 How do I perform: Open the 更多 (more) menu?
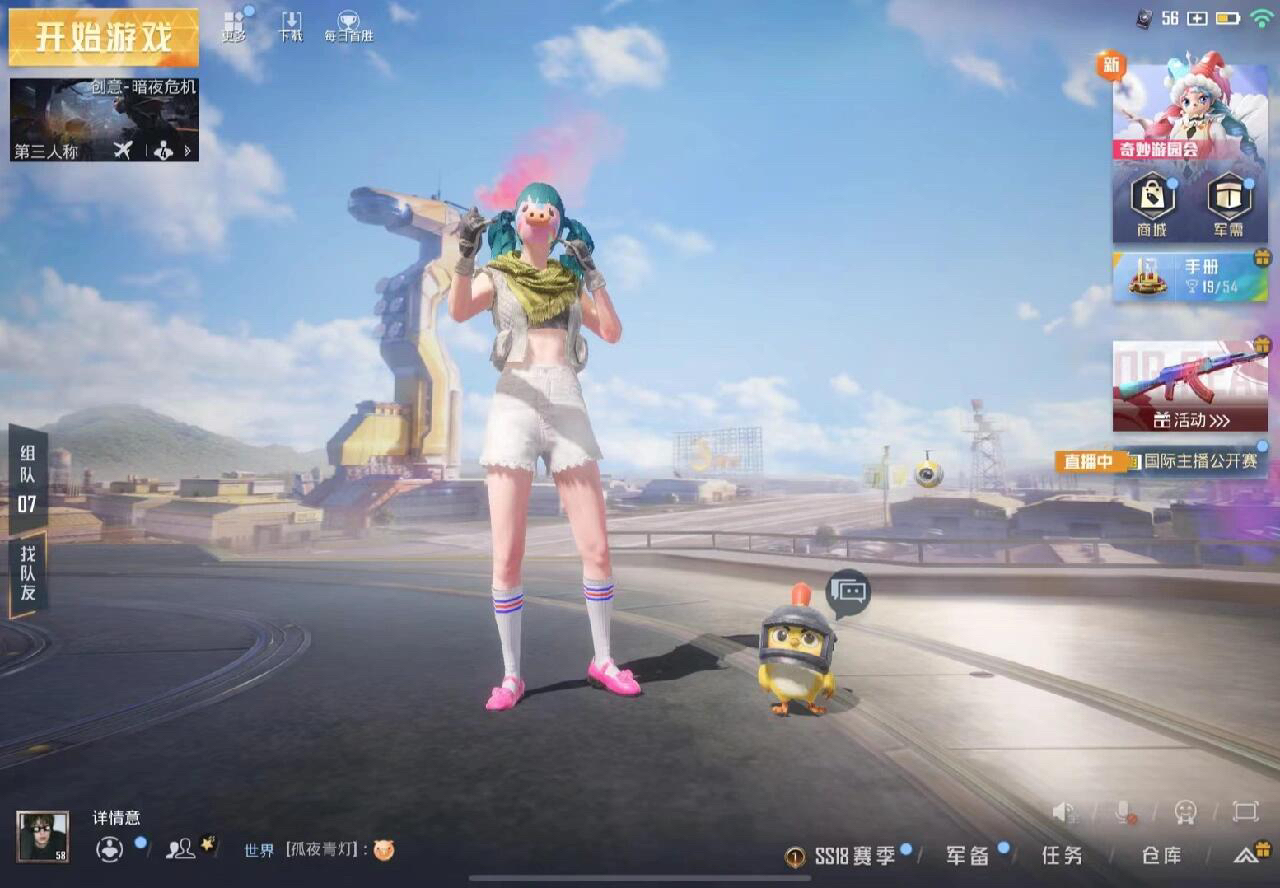click(x=234, y=26)
